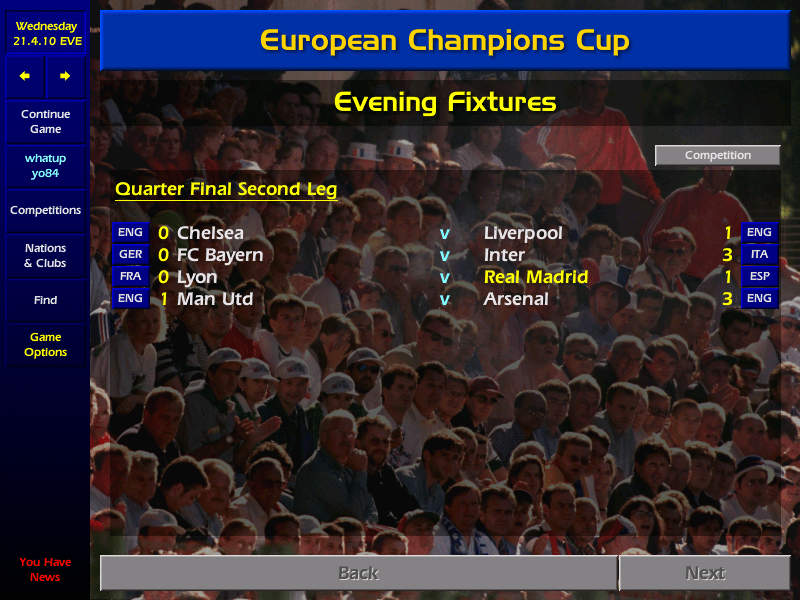Go back with the left arrow button
Image resolution: width=800 pixels, height=600 pixels.
click(25, 76)
